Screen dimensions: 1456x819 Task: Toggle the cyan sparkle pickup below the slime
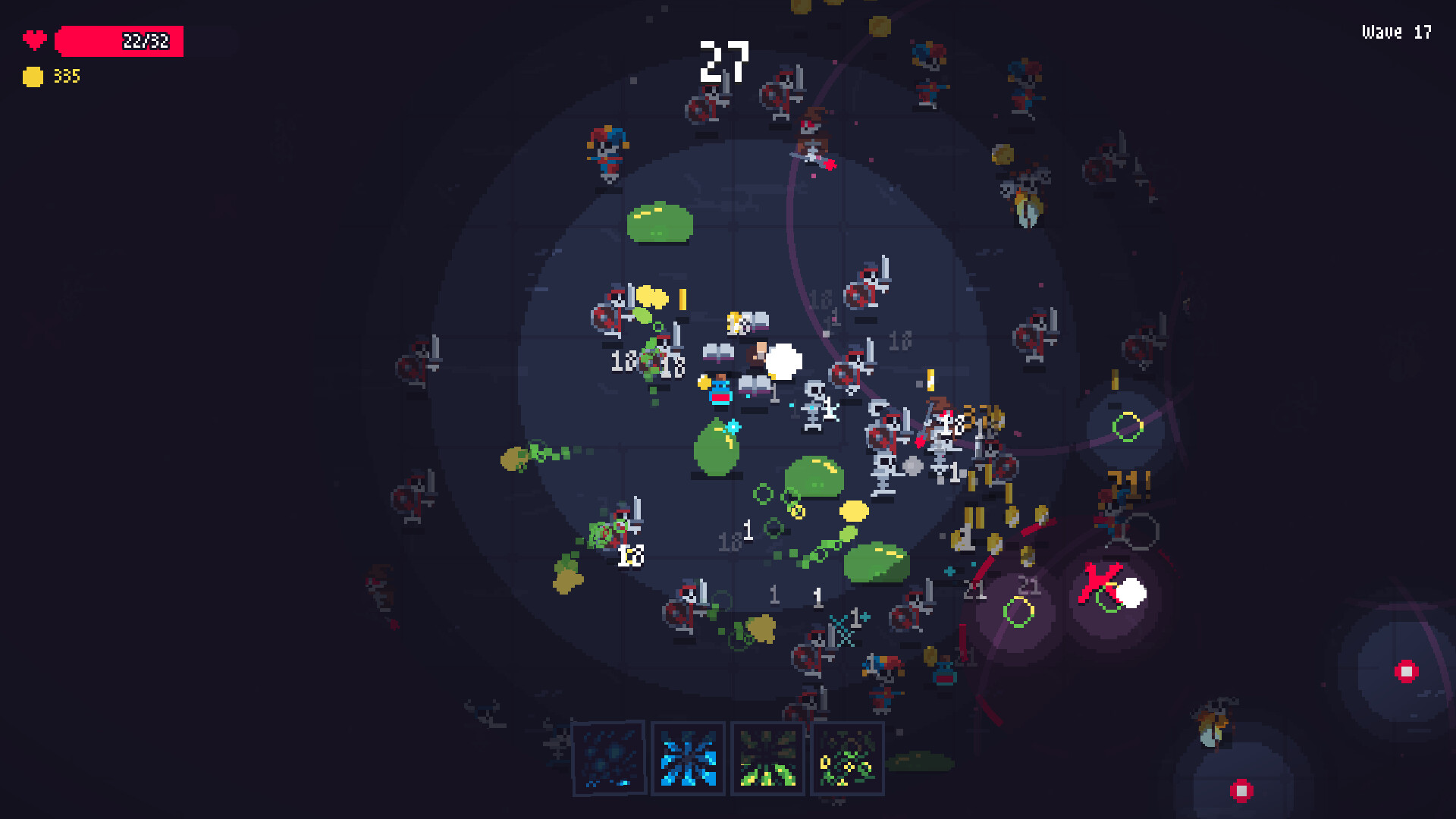[x=733, y=426]
